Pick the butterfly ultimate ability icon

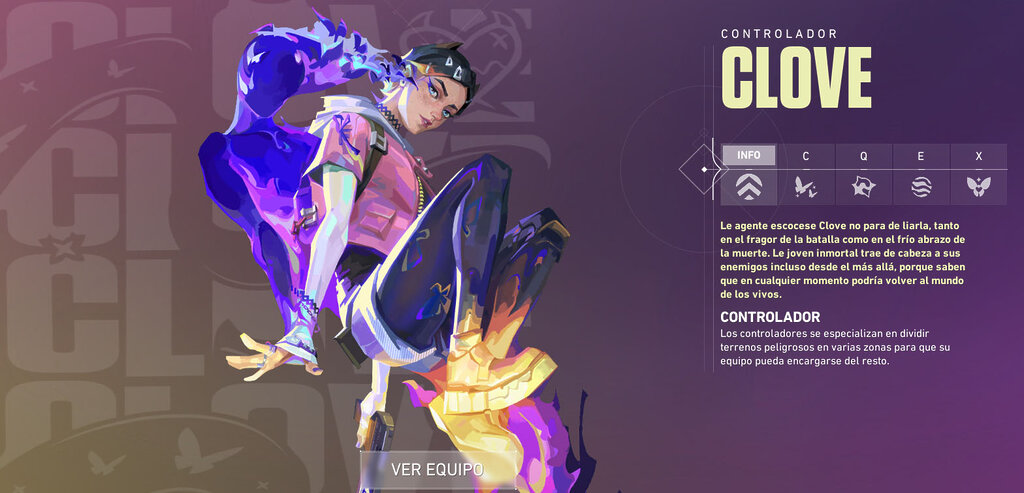click(977, 186)
